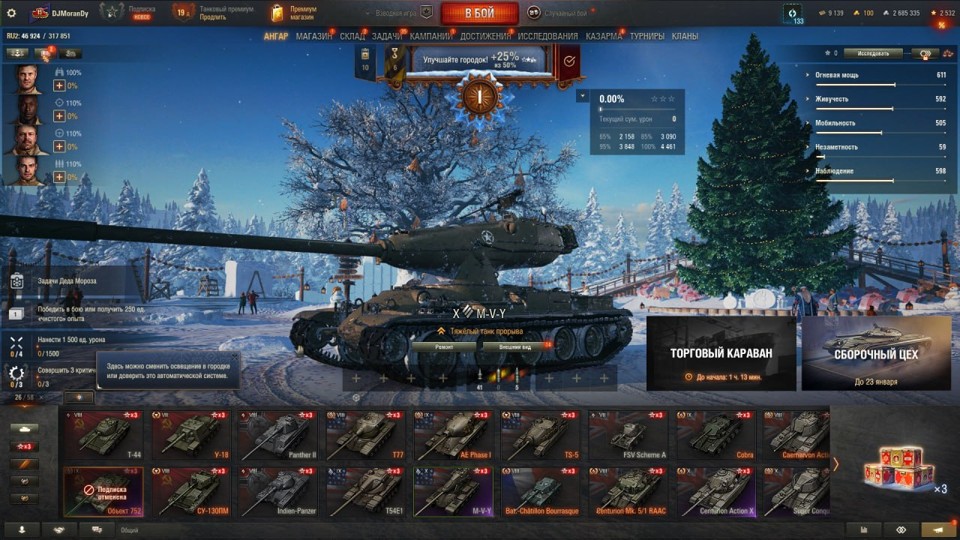Show the ДОСТИЖЕНИЯ tab
The width and height of the screenshot is (960, 540).
click(x=485, y=36)
